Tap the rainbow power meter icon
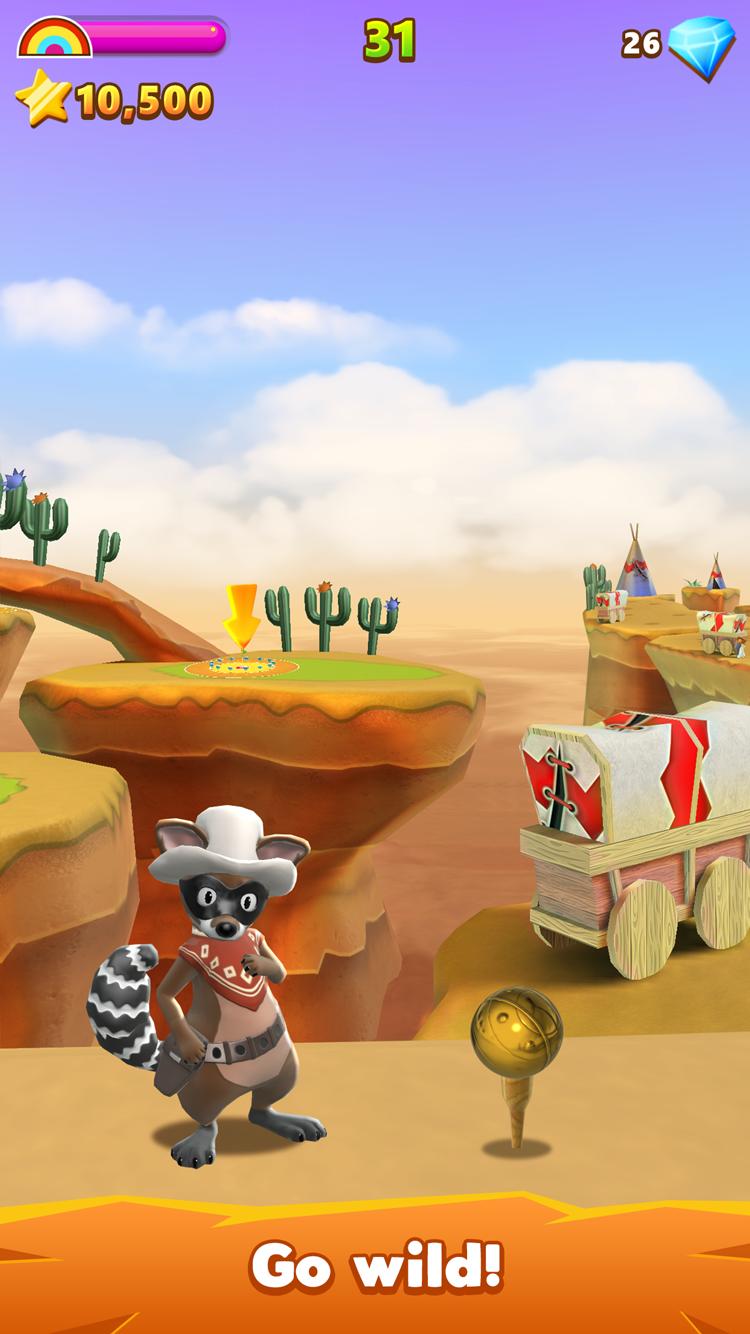The image size is (750, 1334). coord(54,38)
